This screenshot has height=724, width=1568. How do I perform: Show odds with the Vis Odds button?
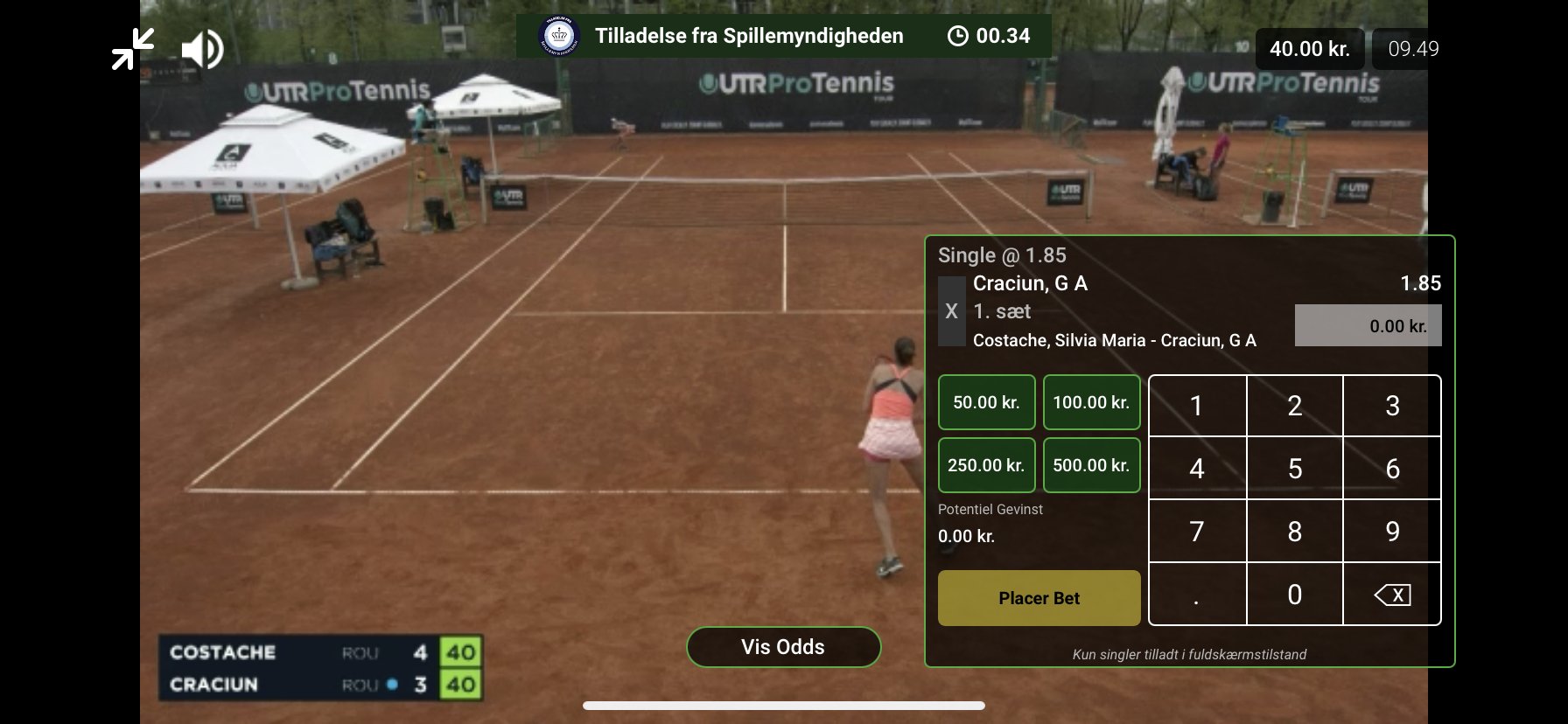coord(783,647)
